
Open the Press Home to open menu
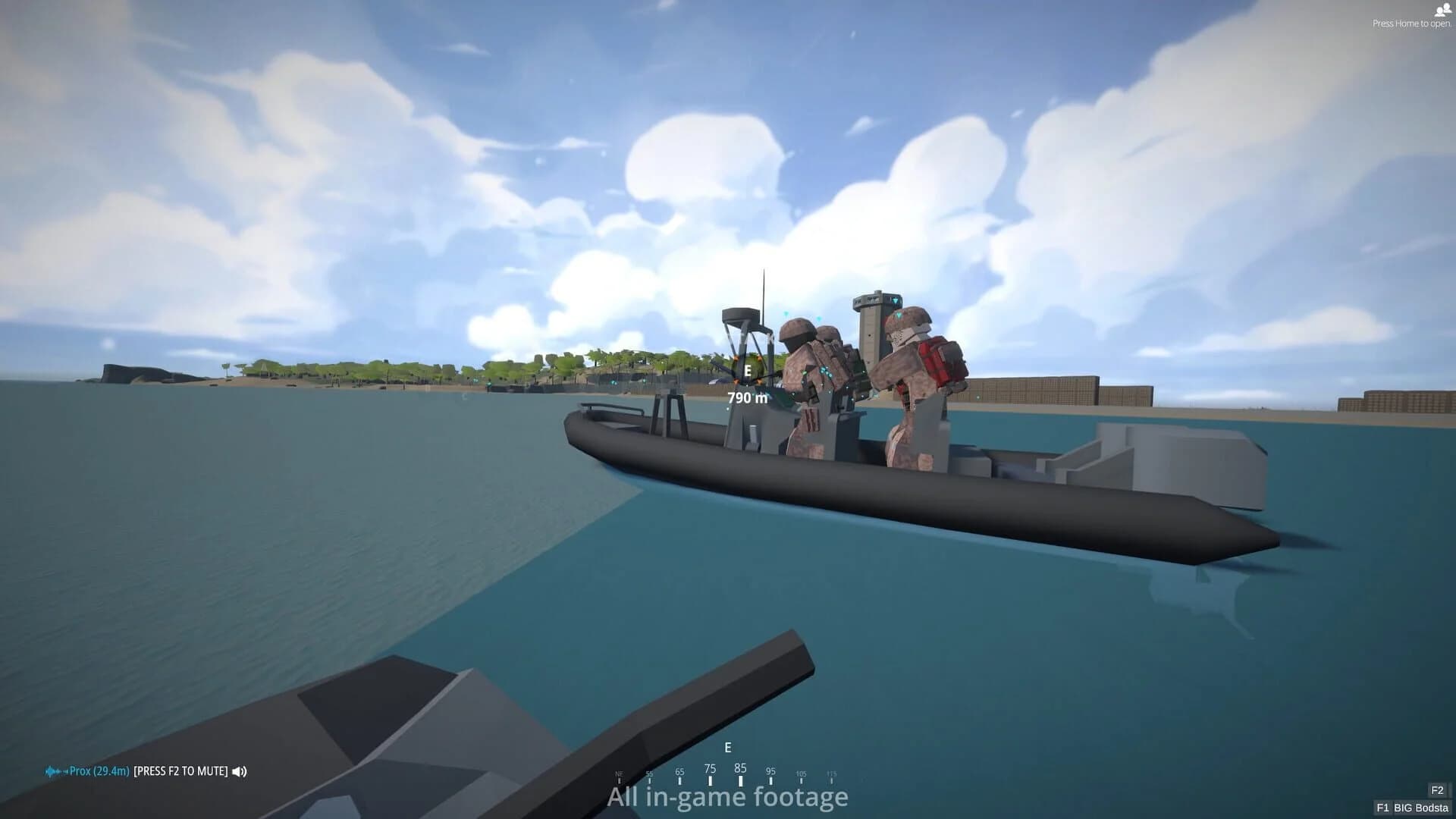coord(1411,23)
